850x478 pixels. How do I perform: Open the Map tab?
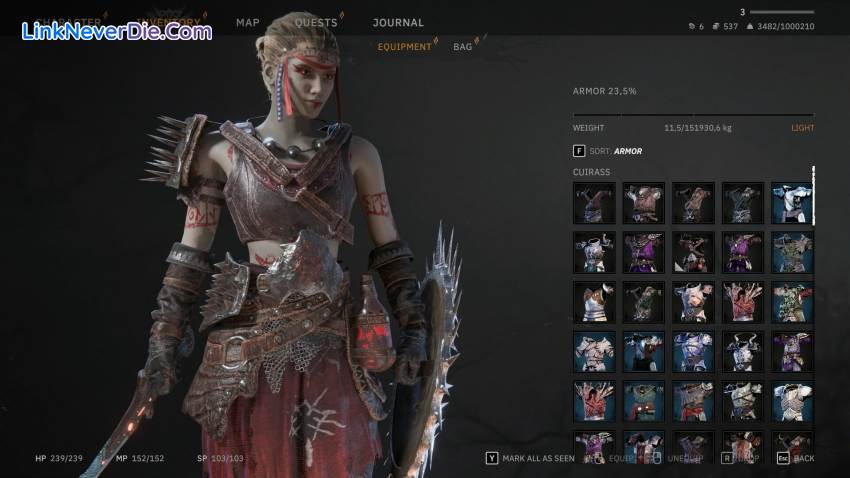point(247,22)
